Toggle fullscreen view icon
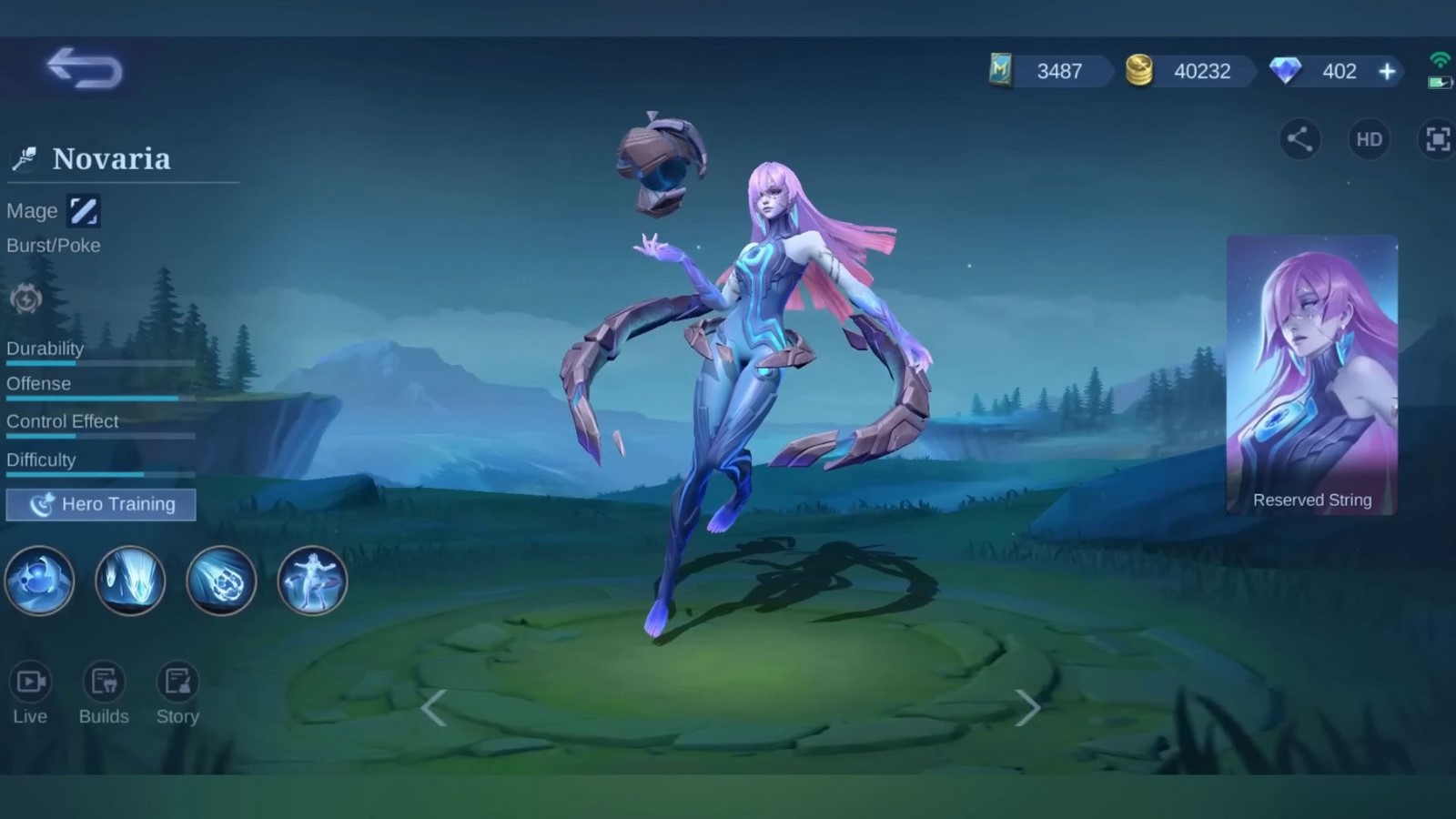The image size is (1456, 819). tap(1437, 138)
